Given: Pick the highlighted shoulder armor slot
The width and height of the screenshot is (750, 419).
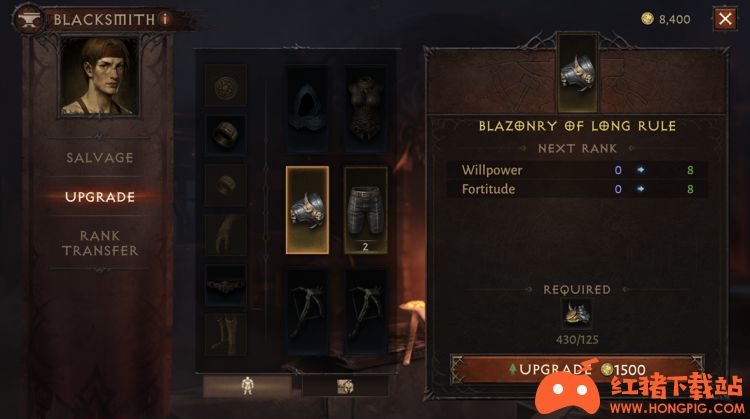Looking at the screenshot, I should 308,208.
